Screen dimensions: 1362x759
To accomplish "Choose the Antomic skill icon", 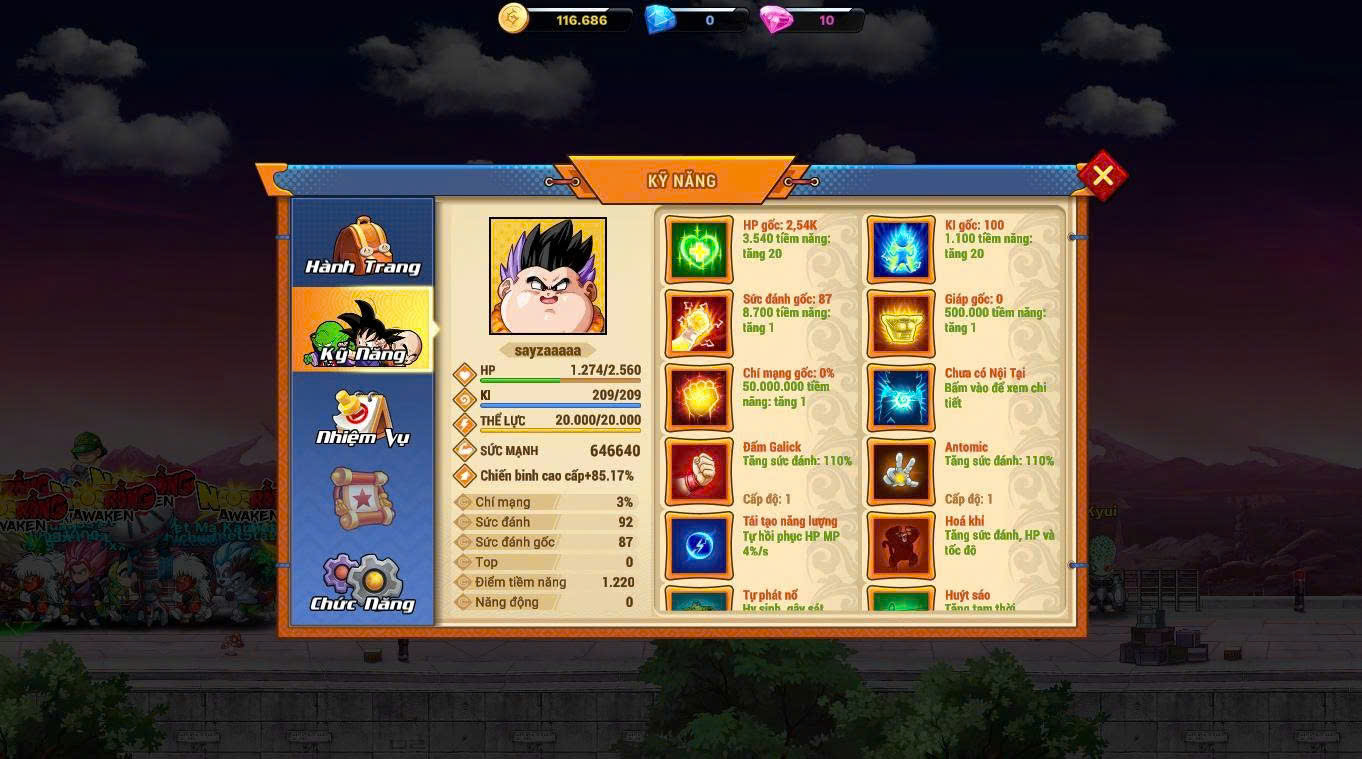I will pyautogui.click(x=901, y=471).
